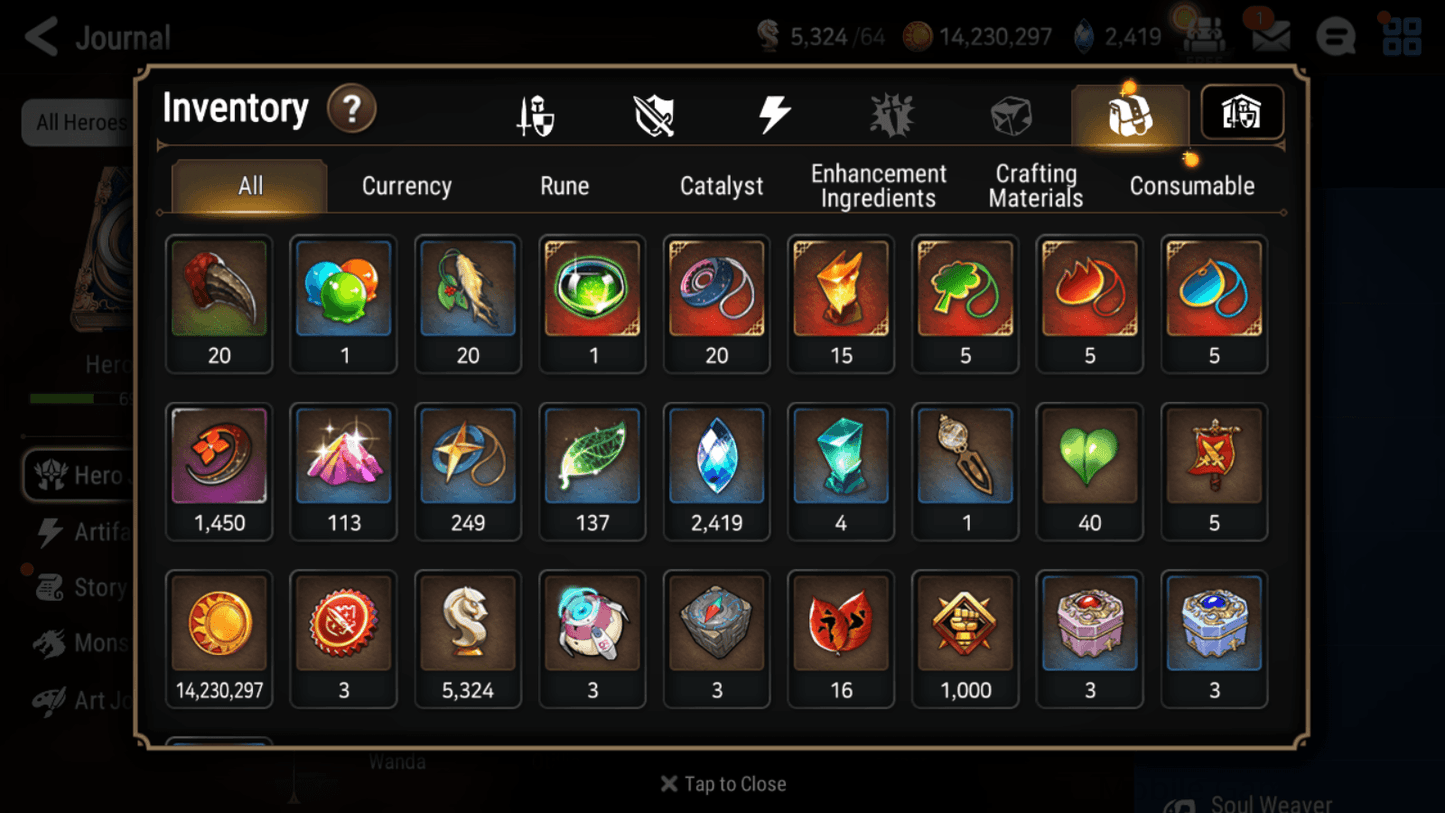Select the blue crystal item showing 2,419
Screen dimensions: 1445x813
[x=716, y=470]
